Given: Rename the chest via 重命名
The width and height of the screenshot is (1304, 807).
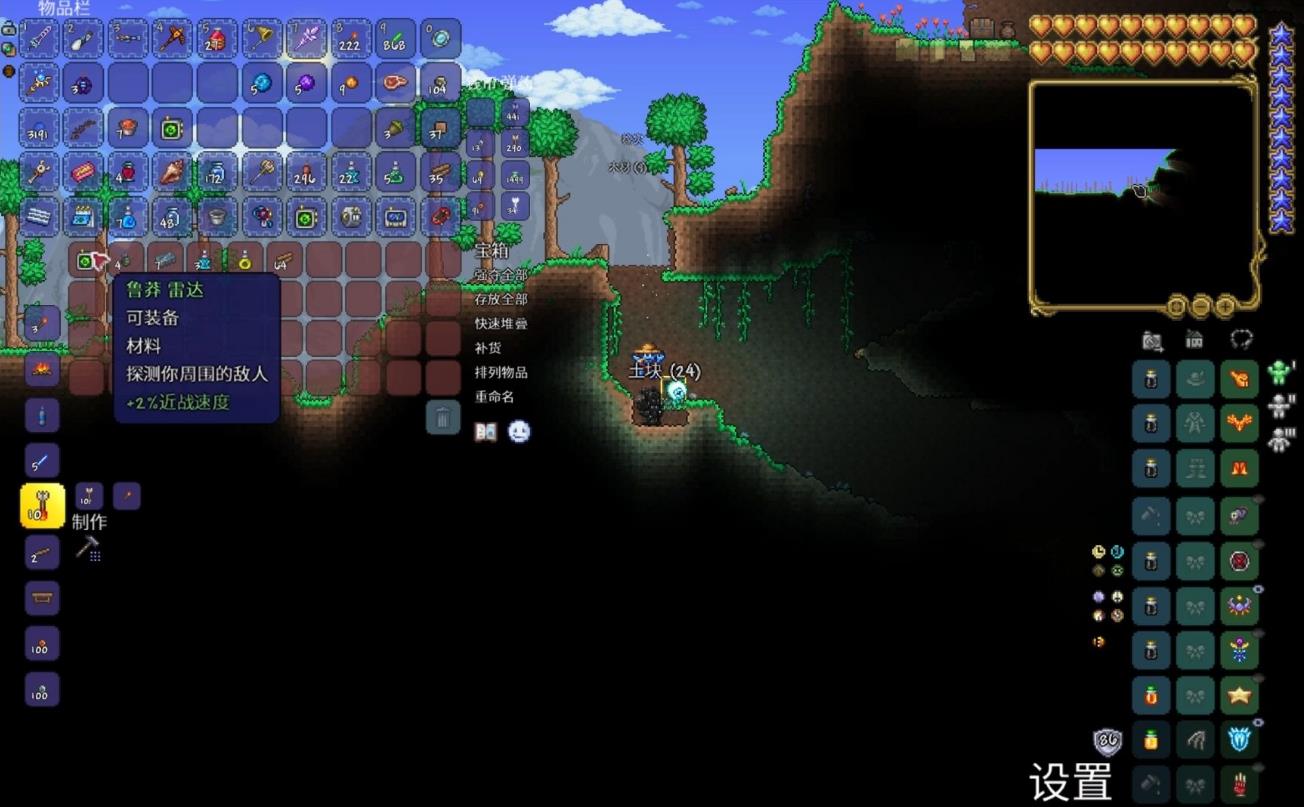Looking at the screenshot, I should tap(494, 396).
